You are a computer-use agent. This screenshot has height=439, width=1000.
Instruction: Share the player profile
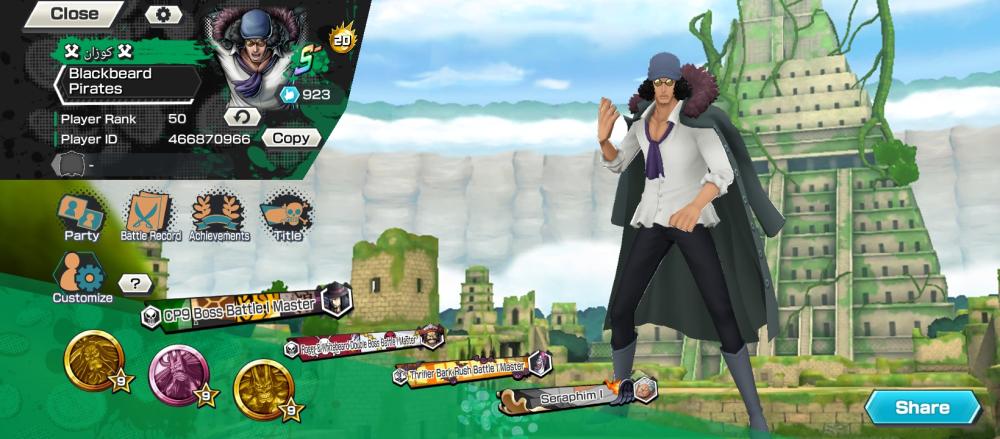[x=921, y=407]
